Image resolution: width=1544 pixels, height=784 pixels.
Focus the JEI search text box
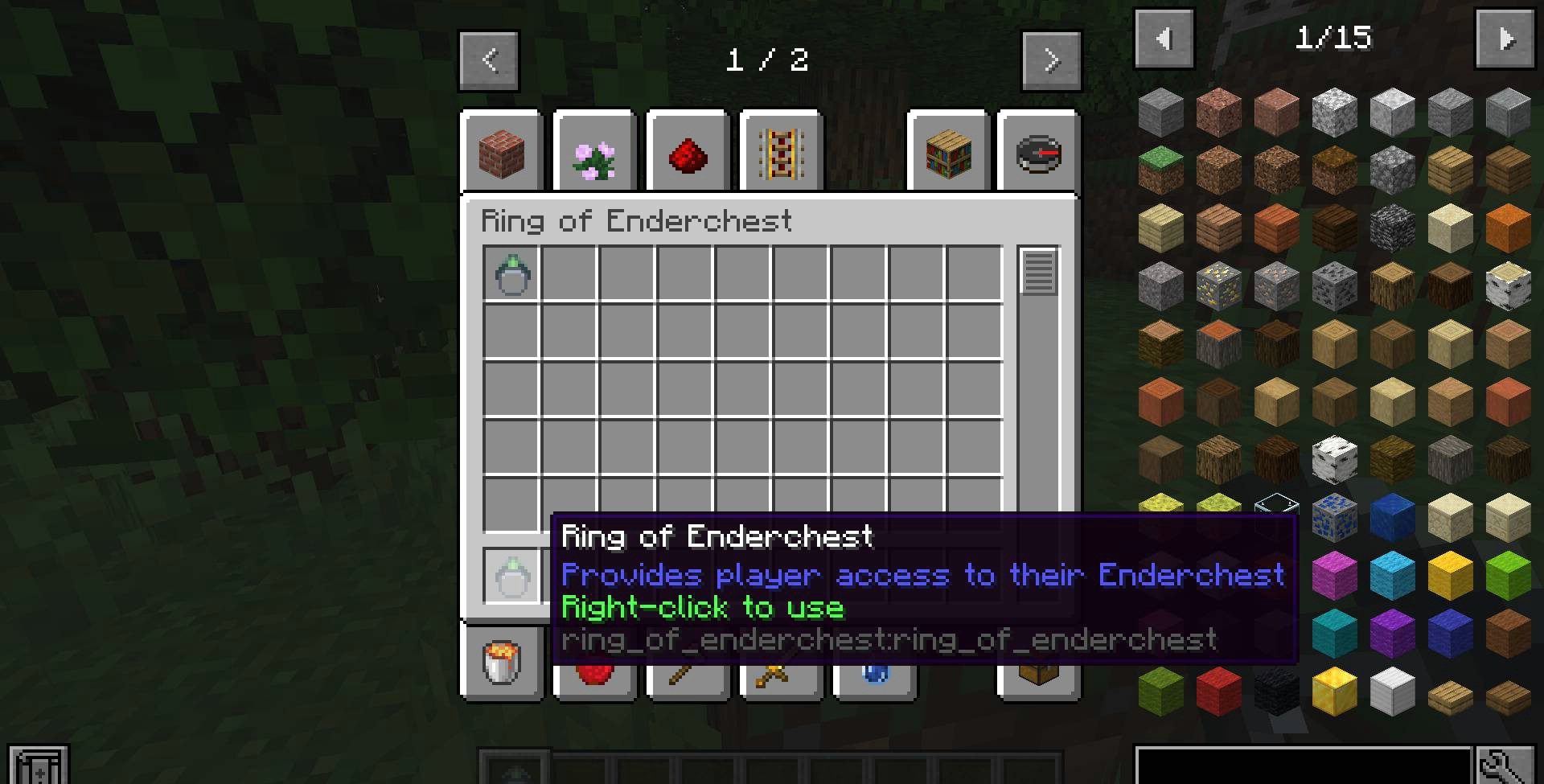click(1303, 766)
